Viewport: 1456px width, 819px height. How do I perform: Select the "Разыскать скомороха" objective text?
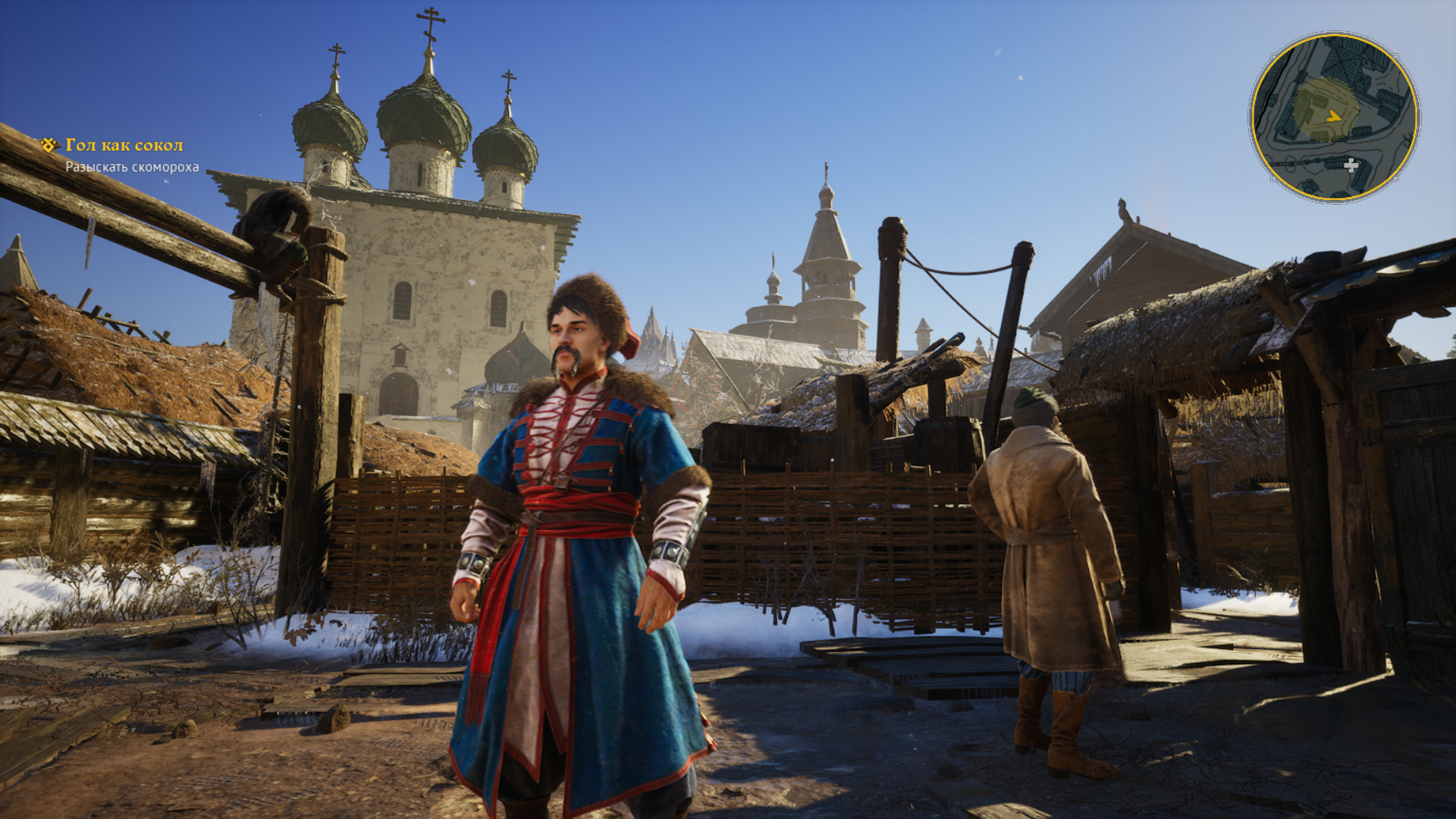click(x=132, y=167)
